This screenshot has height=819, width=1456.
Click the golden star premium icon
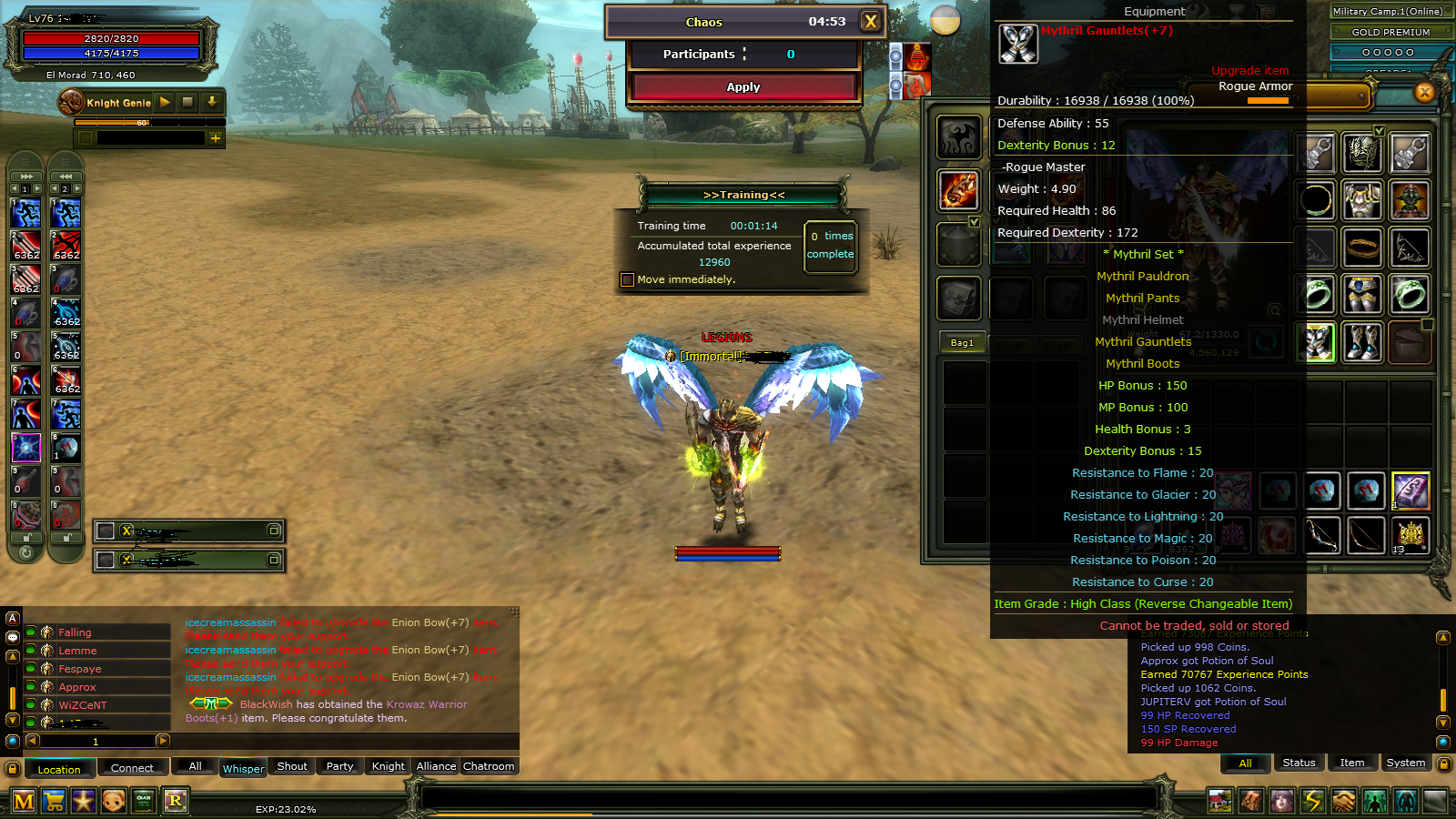pyautogui.click(x=84, y=802)
